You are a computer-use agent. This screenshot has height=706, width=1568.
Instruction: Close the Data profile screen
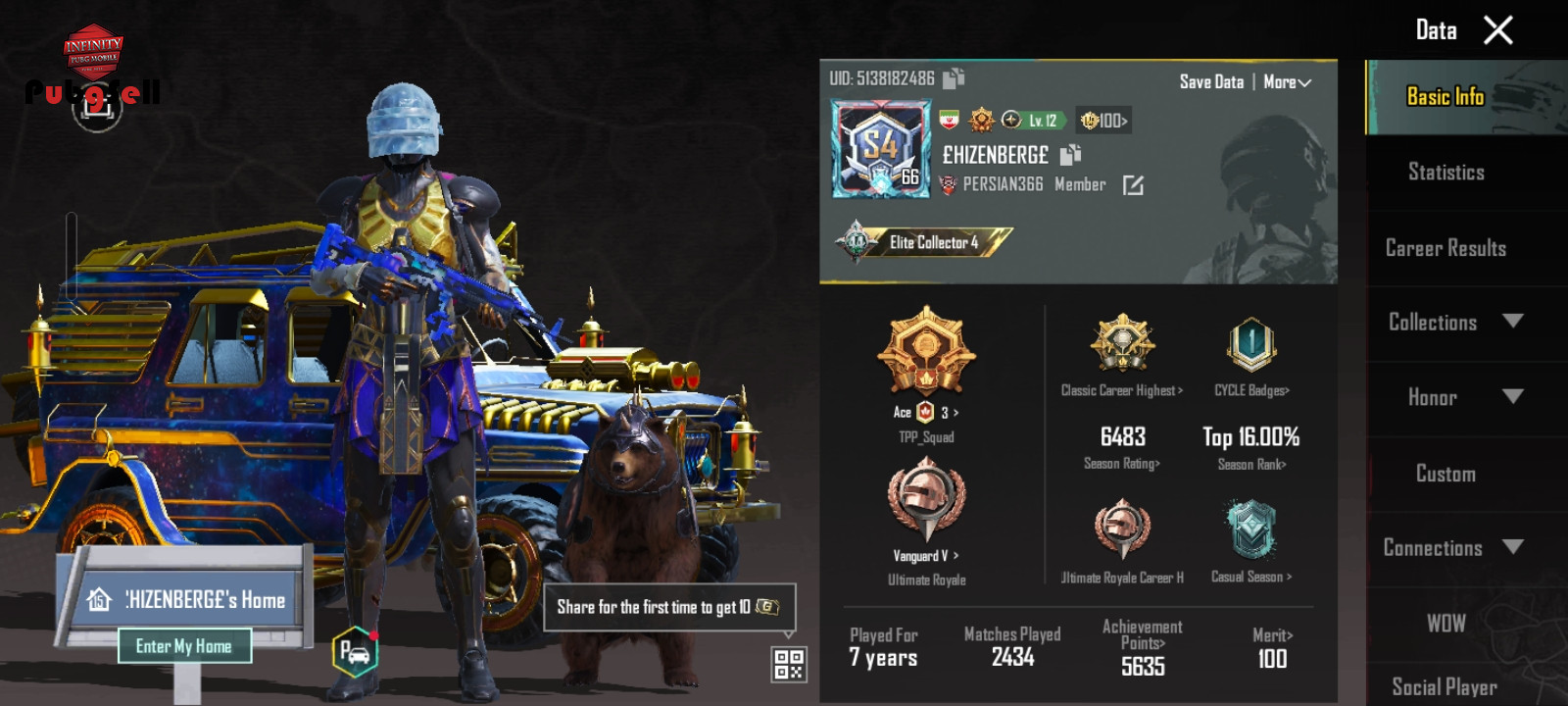(x=1497, y=30)
